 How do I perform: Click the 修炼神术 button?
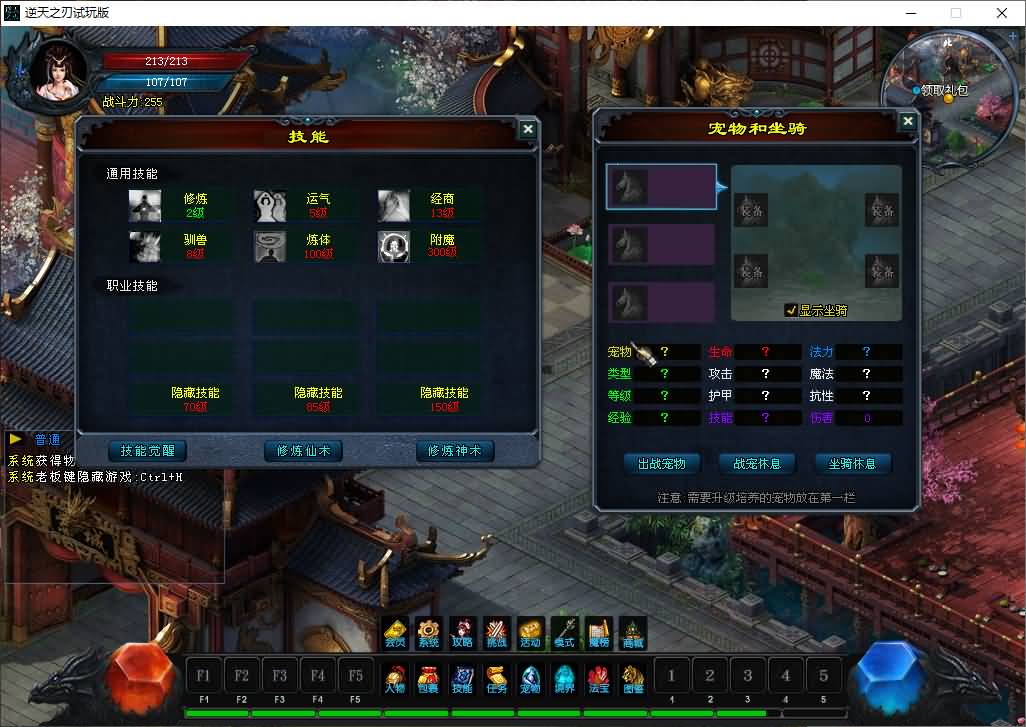point(455,451)
